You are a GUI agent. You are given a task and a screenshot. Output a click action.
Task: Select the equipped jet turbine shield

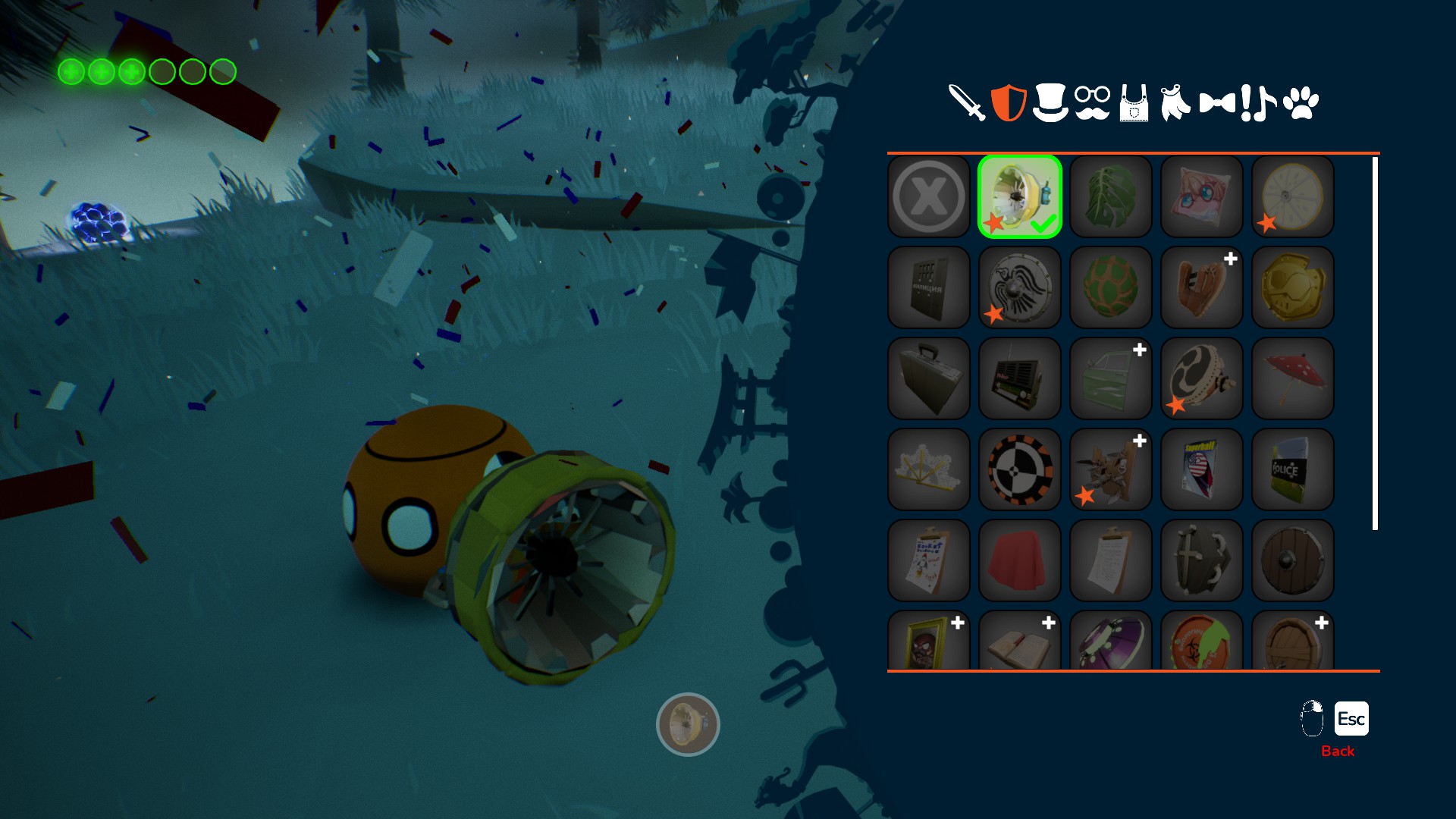coord(1020,196)
